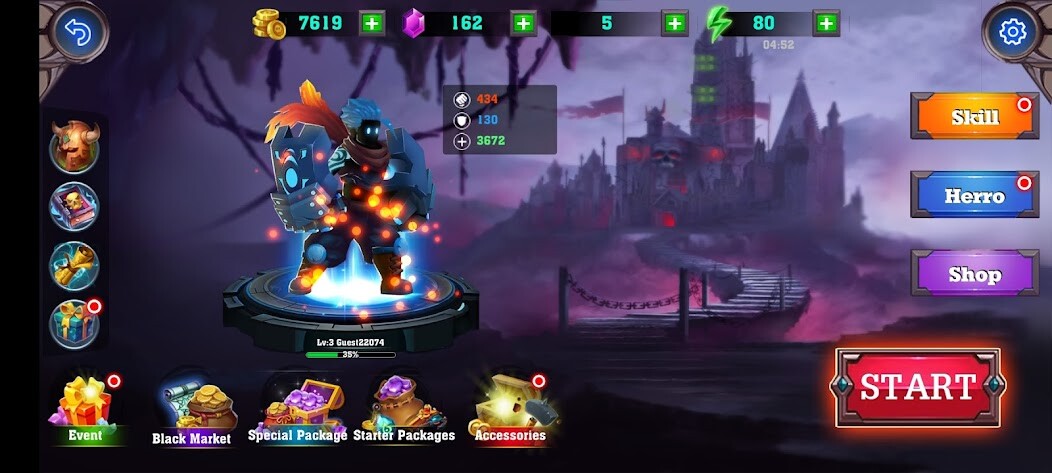Go back using the blue arrow button
Screen dimensions: 1052x473
tap(74, 33)
